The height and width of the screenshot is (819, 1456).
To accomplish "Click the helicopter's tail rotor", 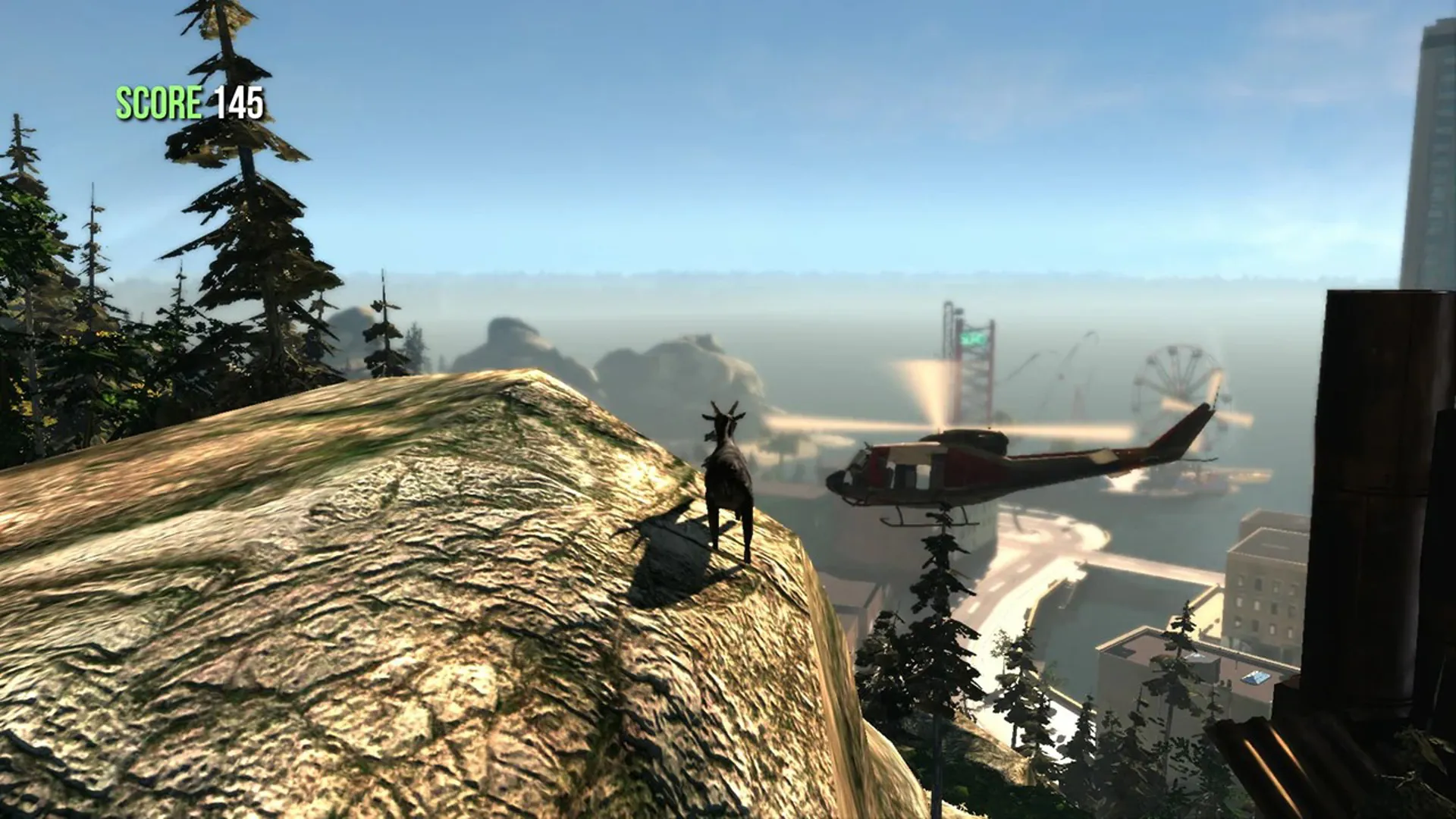I will pyautogui.click(x=1213, y=403).
